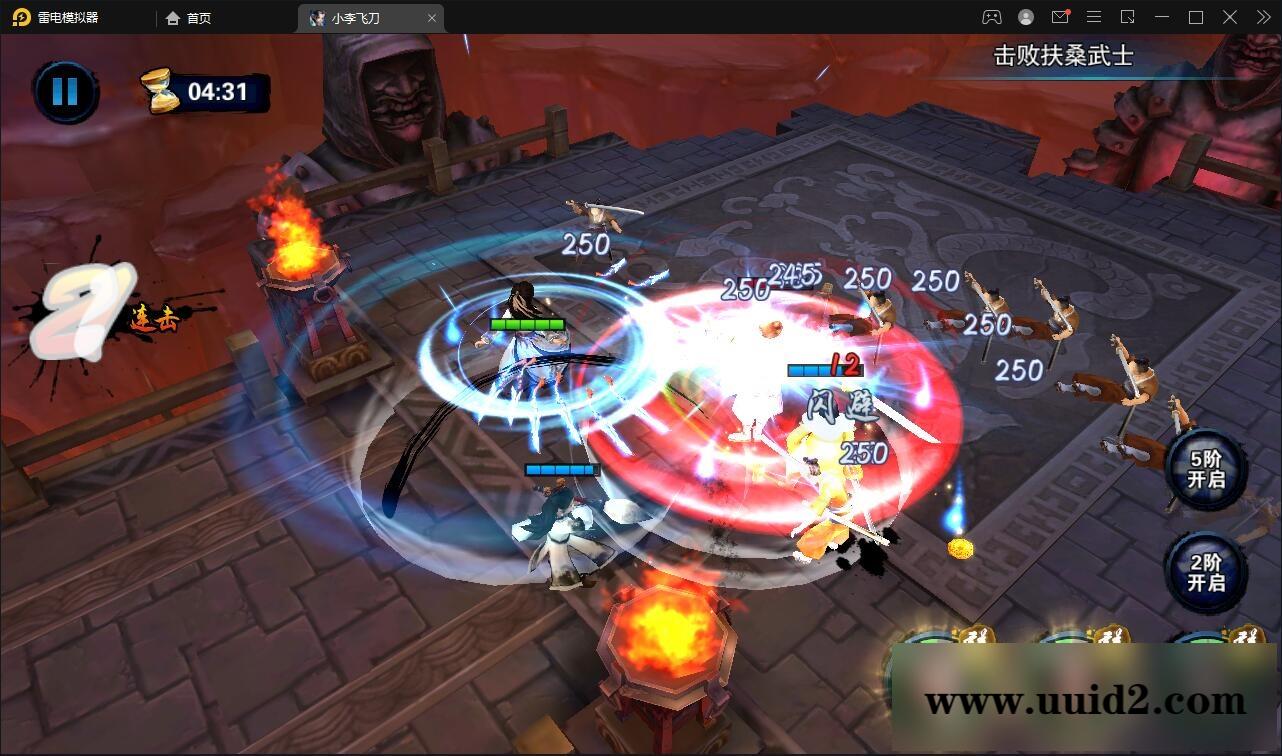Expand the double-arrow chevron at titlebar right
Image resolution: width=1282 pixels, height=756 pixels.
click(1262, 17)
